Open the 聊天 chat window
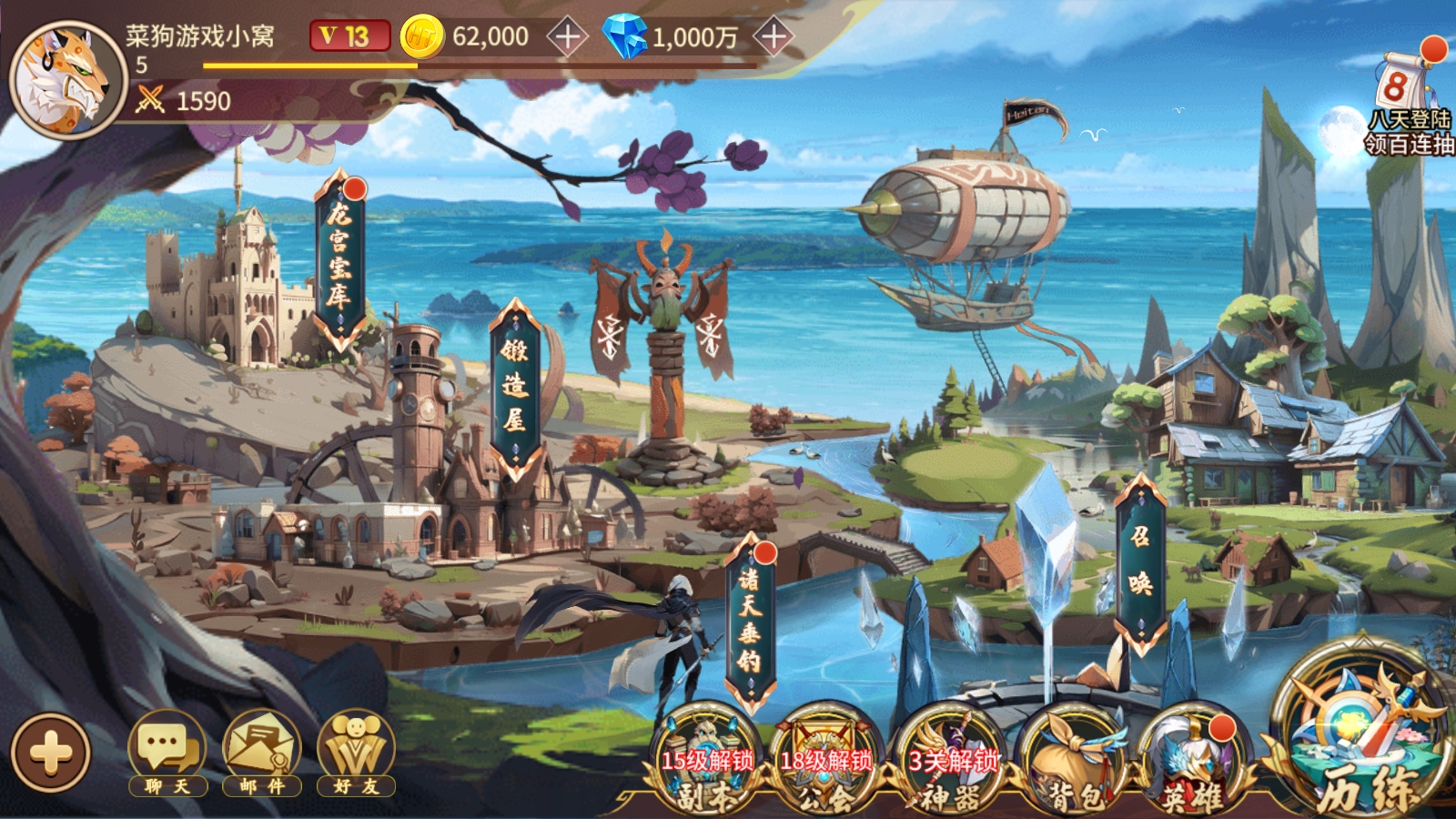The width and height of the screenshot is (1456, 819). [167, 753]
